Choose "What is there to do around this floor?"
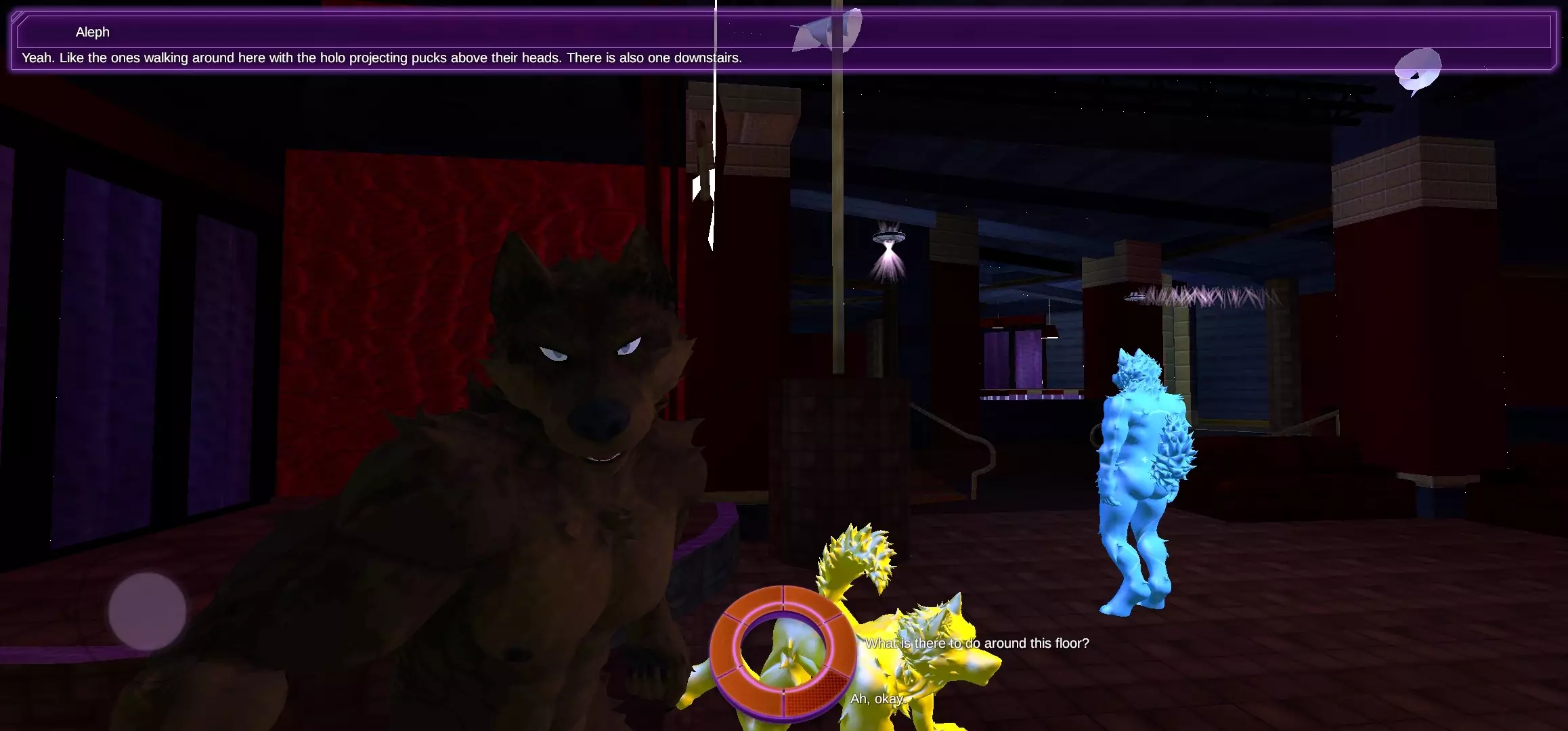 [x=978, y=644]
